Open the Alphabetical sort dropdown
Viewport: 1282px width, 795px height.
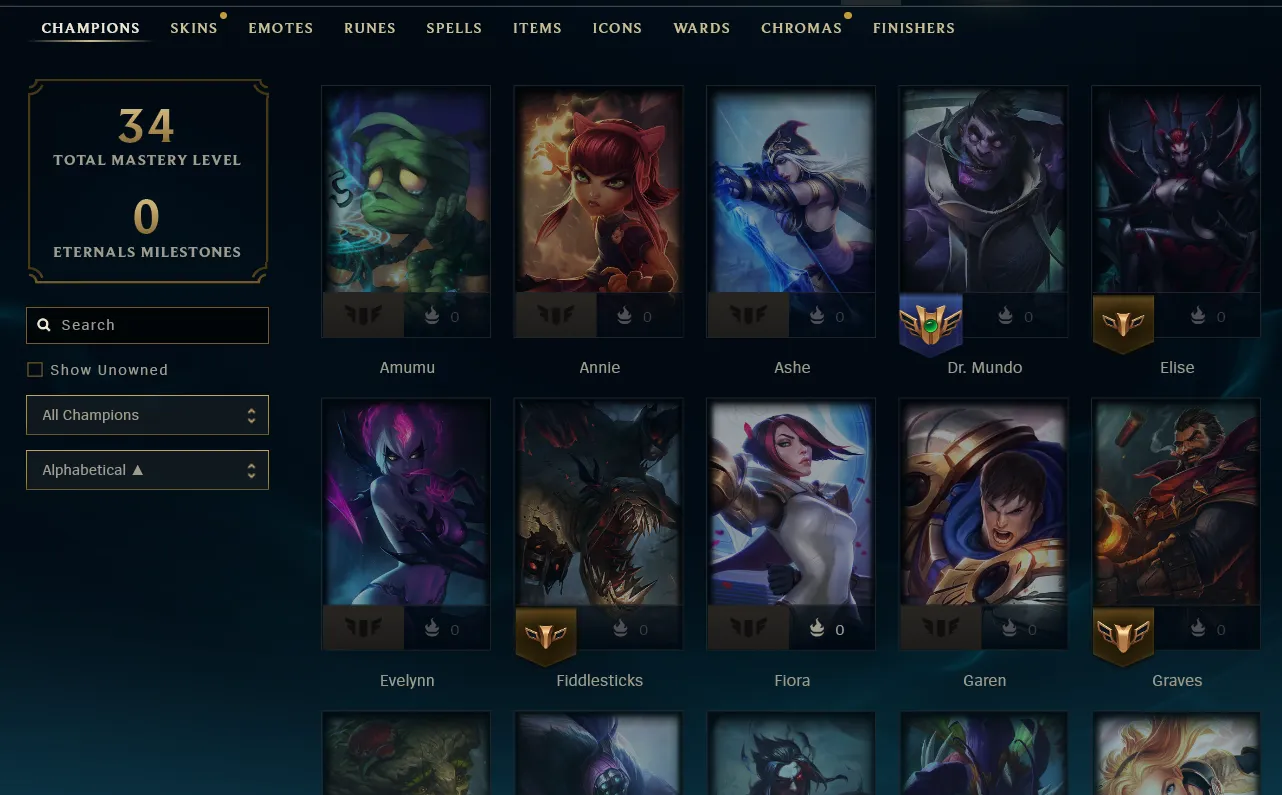pyautogui.click(x=148, y=470)
